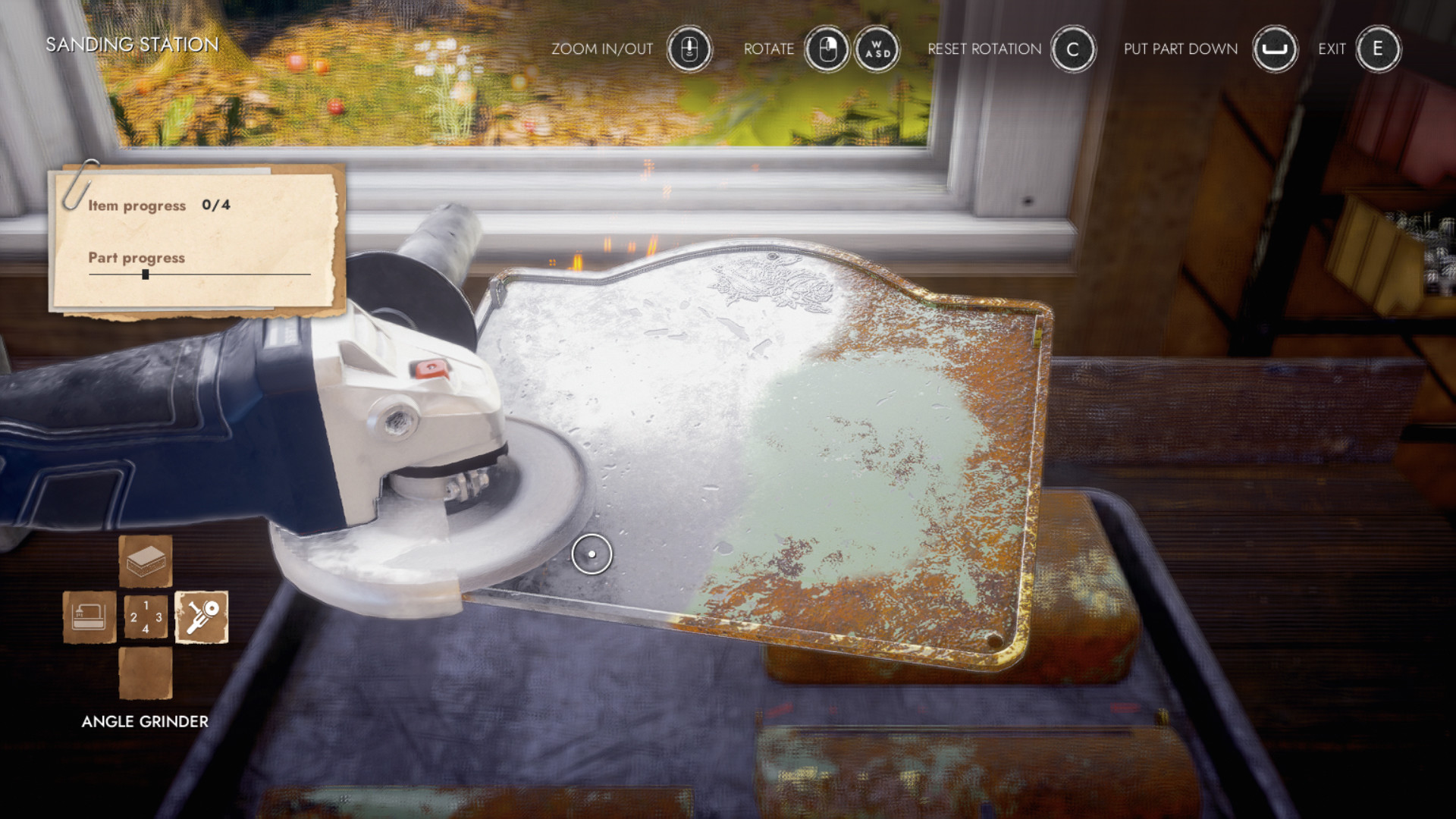Click the E key Exit icon
Screen dimensions: 1456x819
point(1378,49)
